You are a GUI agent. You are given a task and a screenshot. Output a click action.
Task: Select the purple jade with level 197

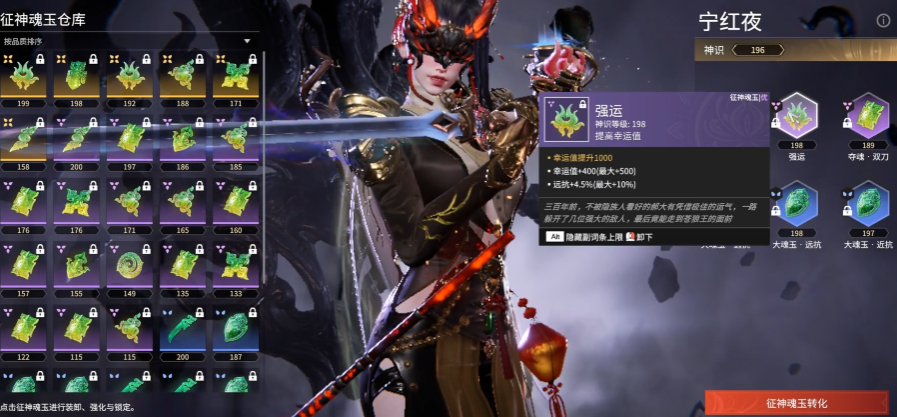pos(129,139)
